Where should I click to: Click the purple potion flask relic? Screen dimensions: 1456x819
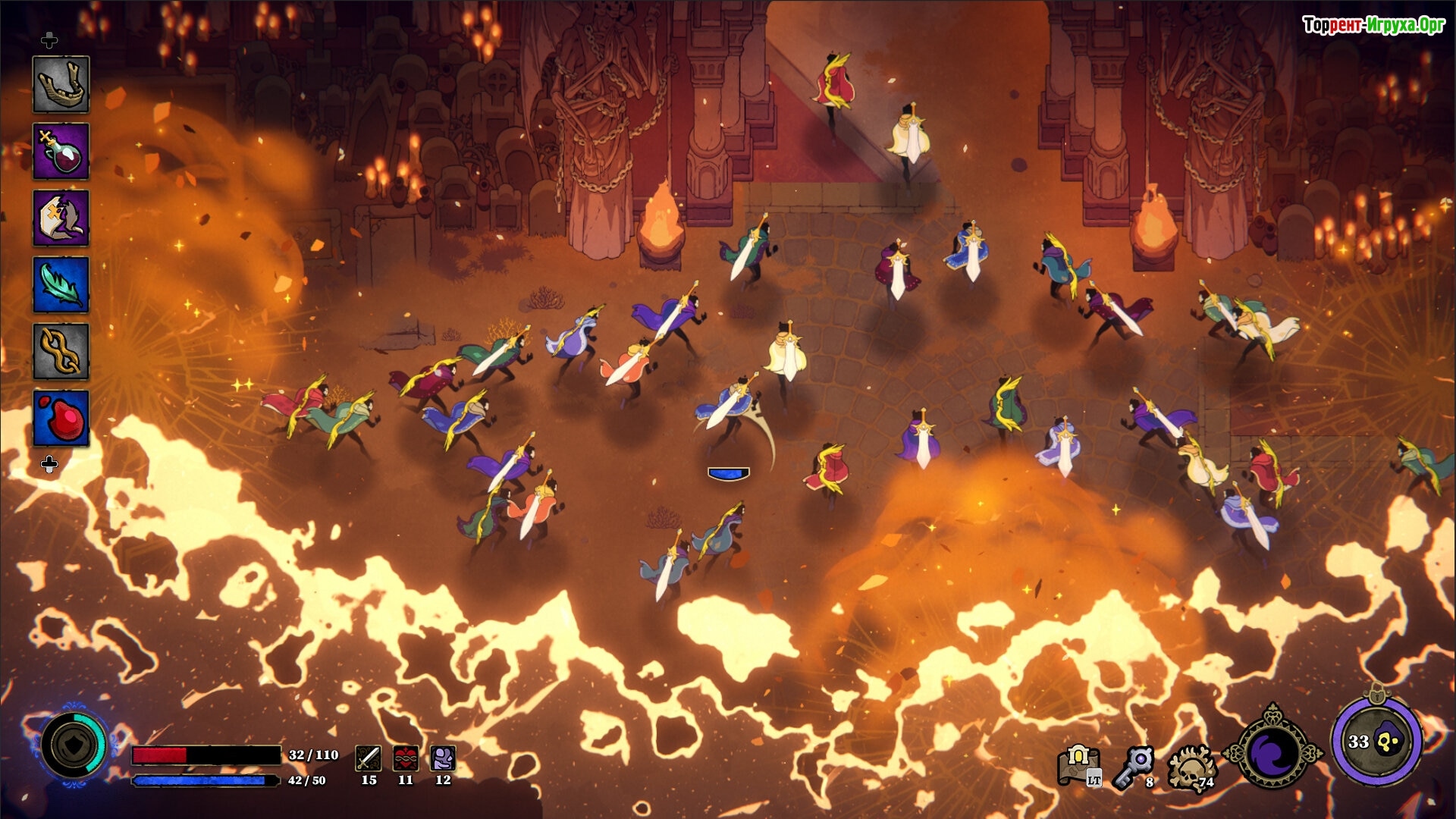pyautogui.click(x=61, y=151)
